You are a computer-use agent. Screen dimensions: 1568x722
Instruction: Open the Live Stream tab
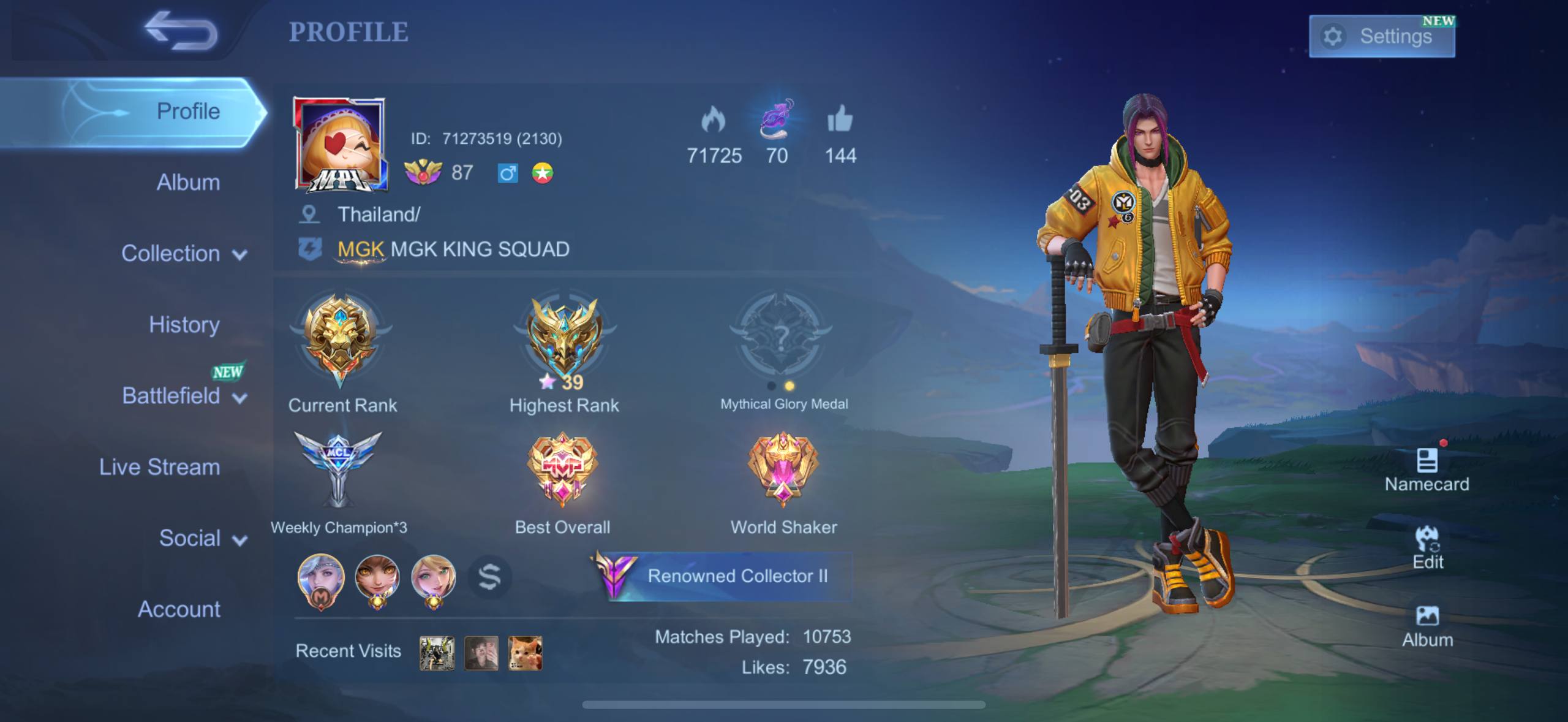click(159, 467)
